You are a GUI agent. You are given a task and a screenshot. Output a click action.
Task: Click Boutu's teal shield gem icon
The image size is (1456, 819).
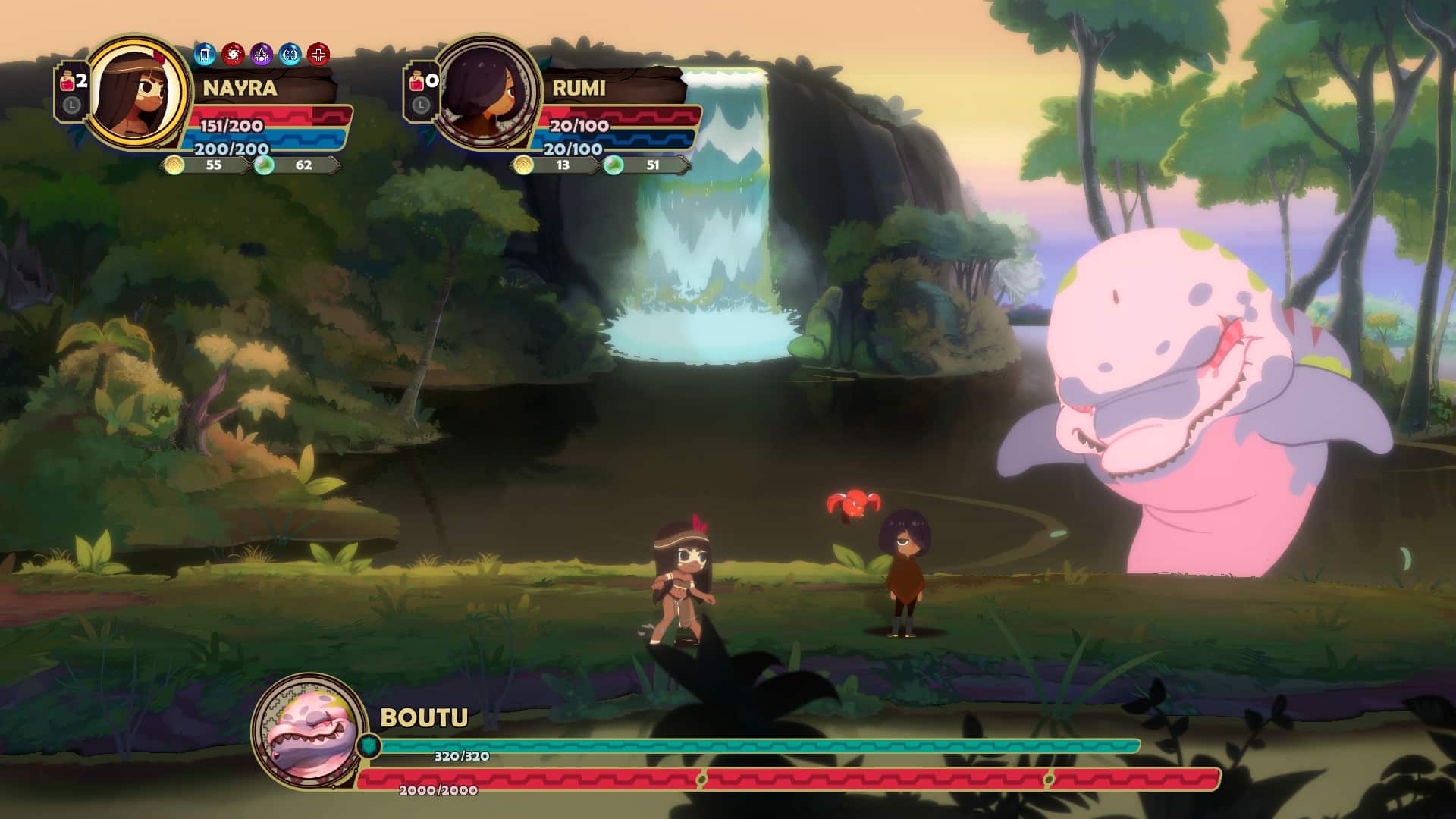369,745
